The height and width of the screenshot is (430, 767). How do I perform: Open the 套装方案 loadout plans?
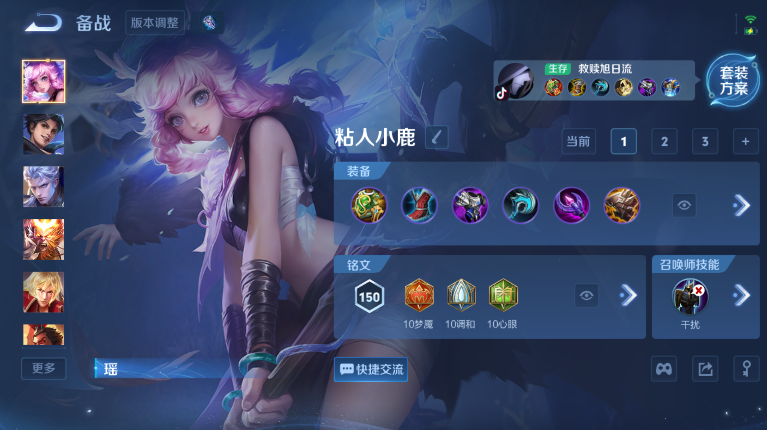pyautogui.click(x=732, y=79)
